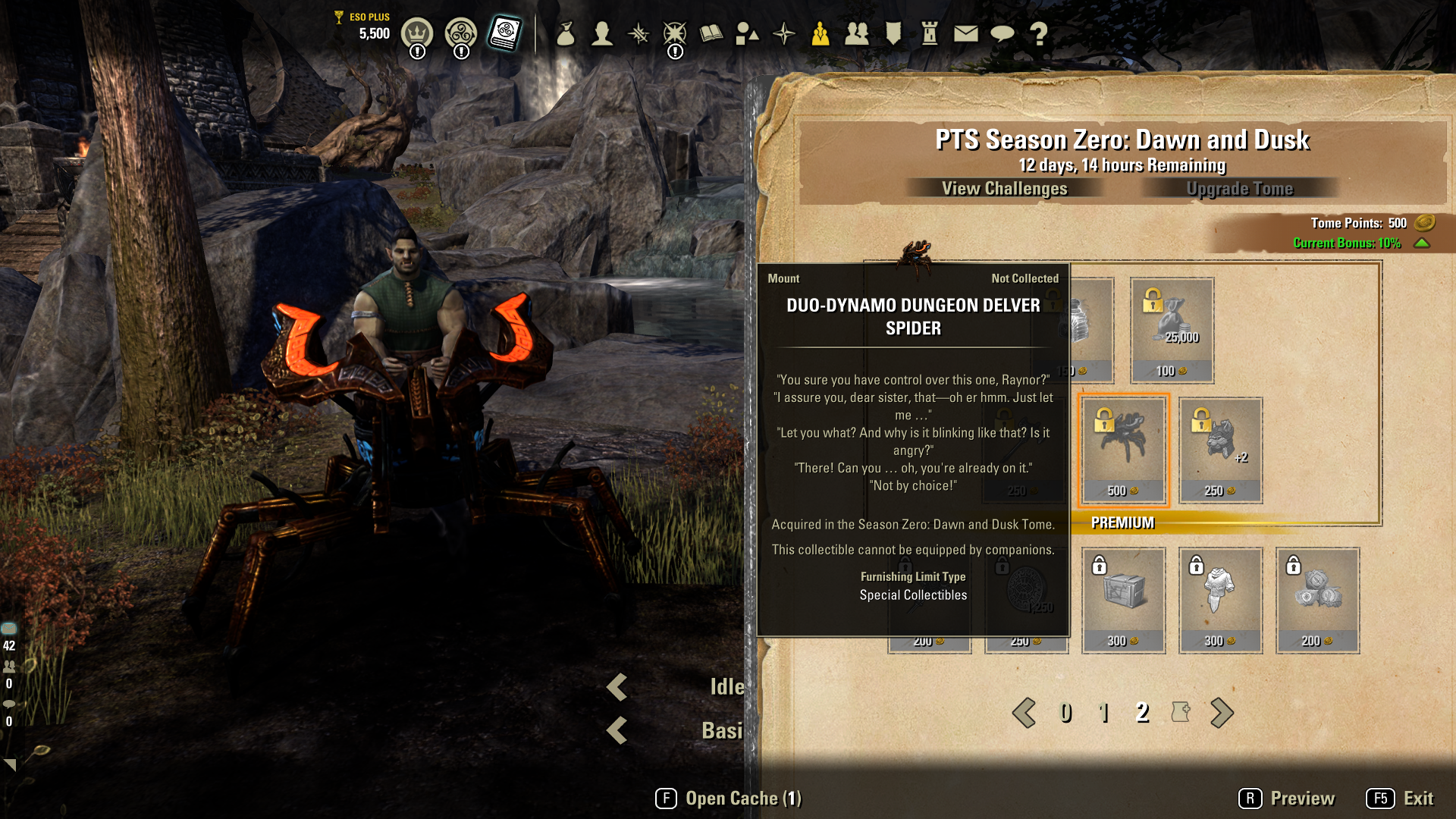Open the help question mark menu
The height and width of the screenshot is (819, 1456).
pyautogui.click(x=1038, y=33)
